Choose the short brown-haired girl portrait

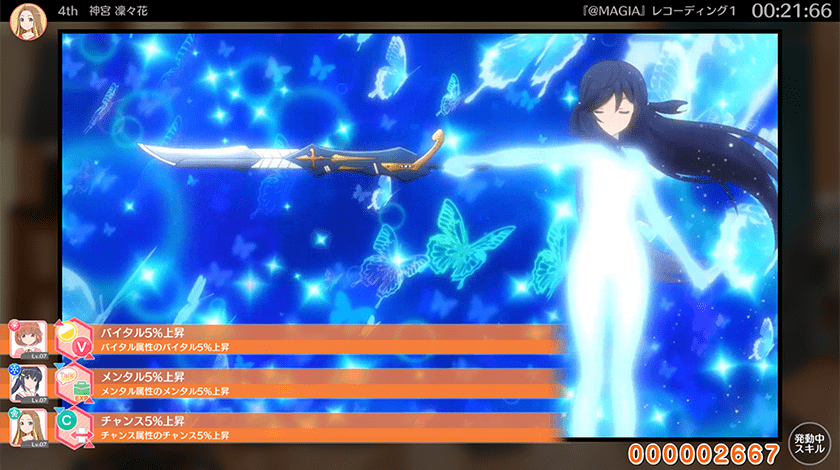[x=25, y=340]
